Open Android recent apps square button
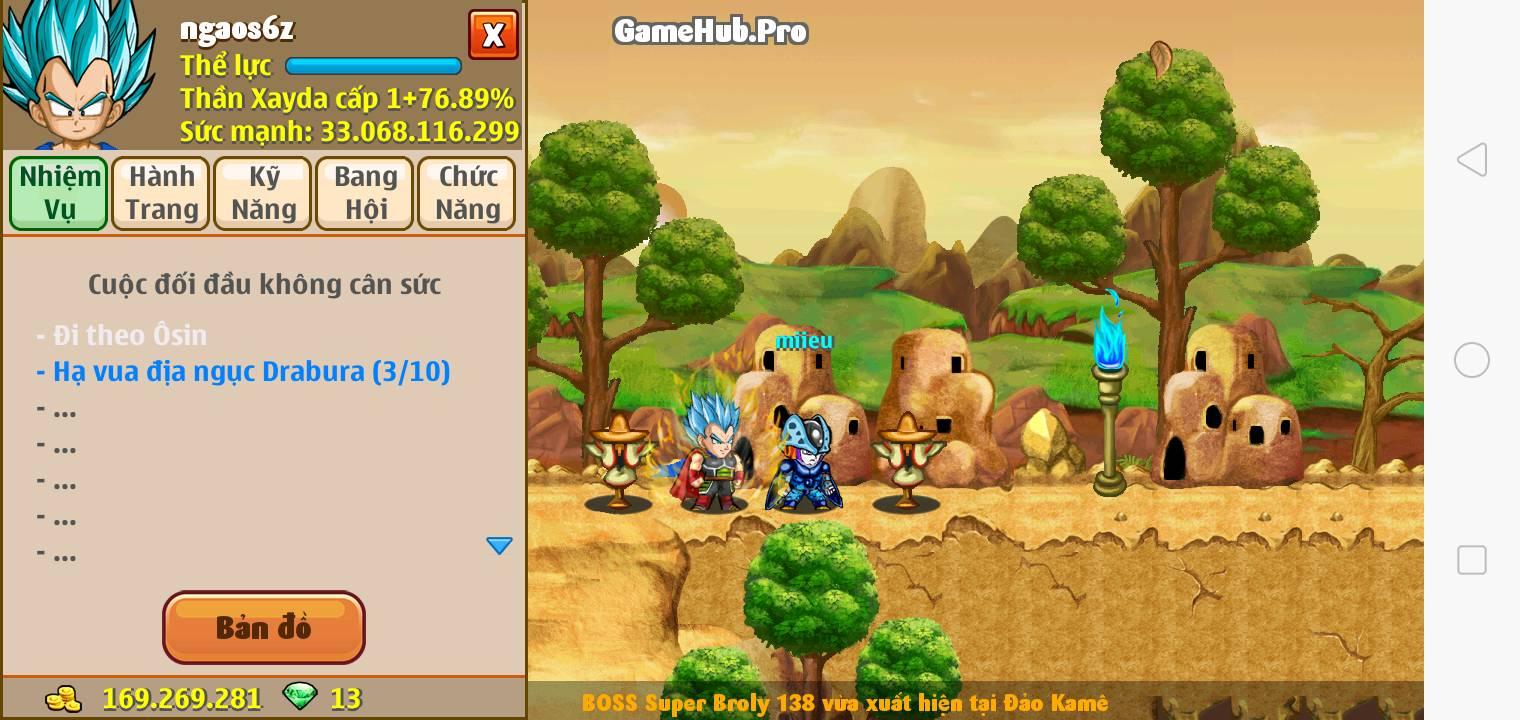This screenshot has width=1520, height=720. click(1471, 560)
